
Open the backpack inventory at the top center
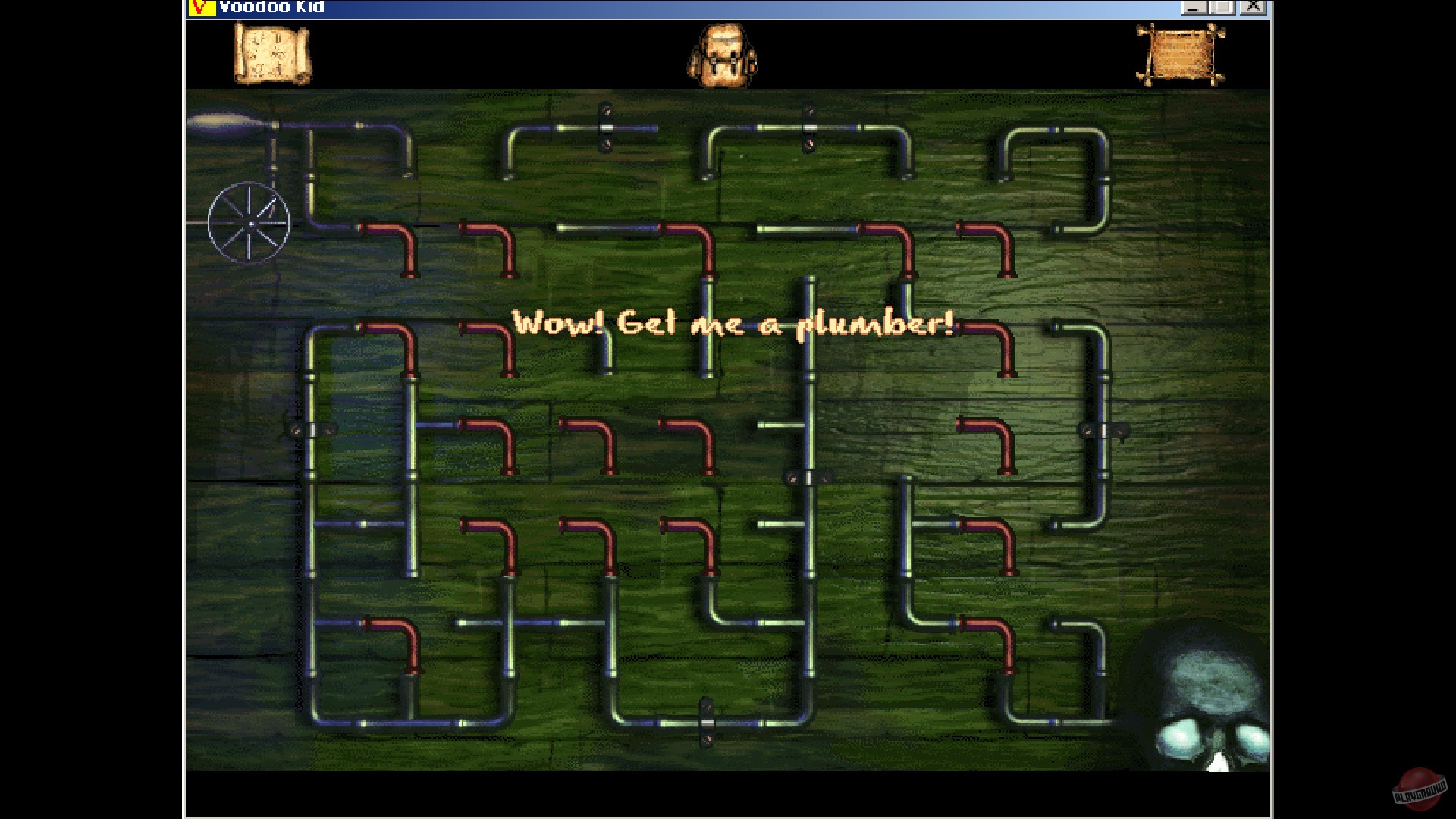(723, 55)
